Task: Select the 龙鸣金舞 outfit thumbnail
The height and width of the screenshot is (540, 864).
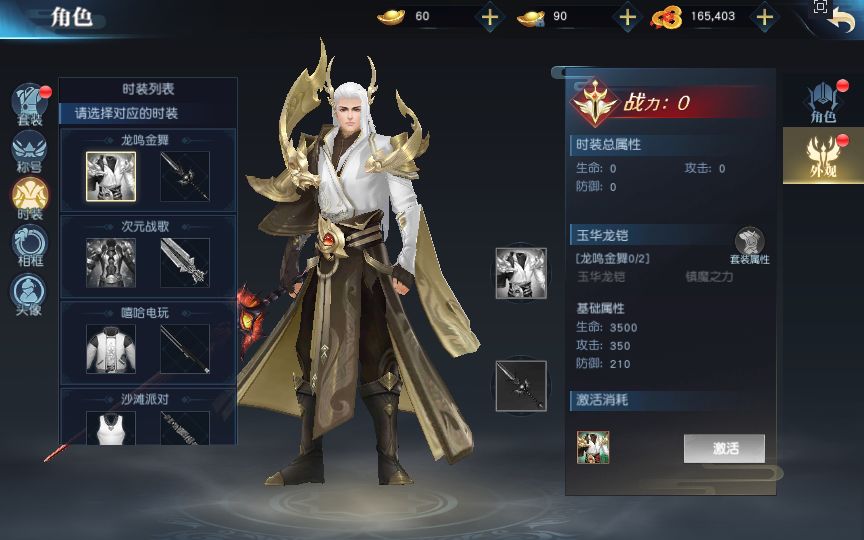Action: click(111, 177)
